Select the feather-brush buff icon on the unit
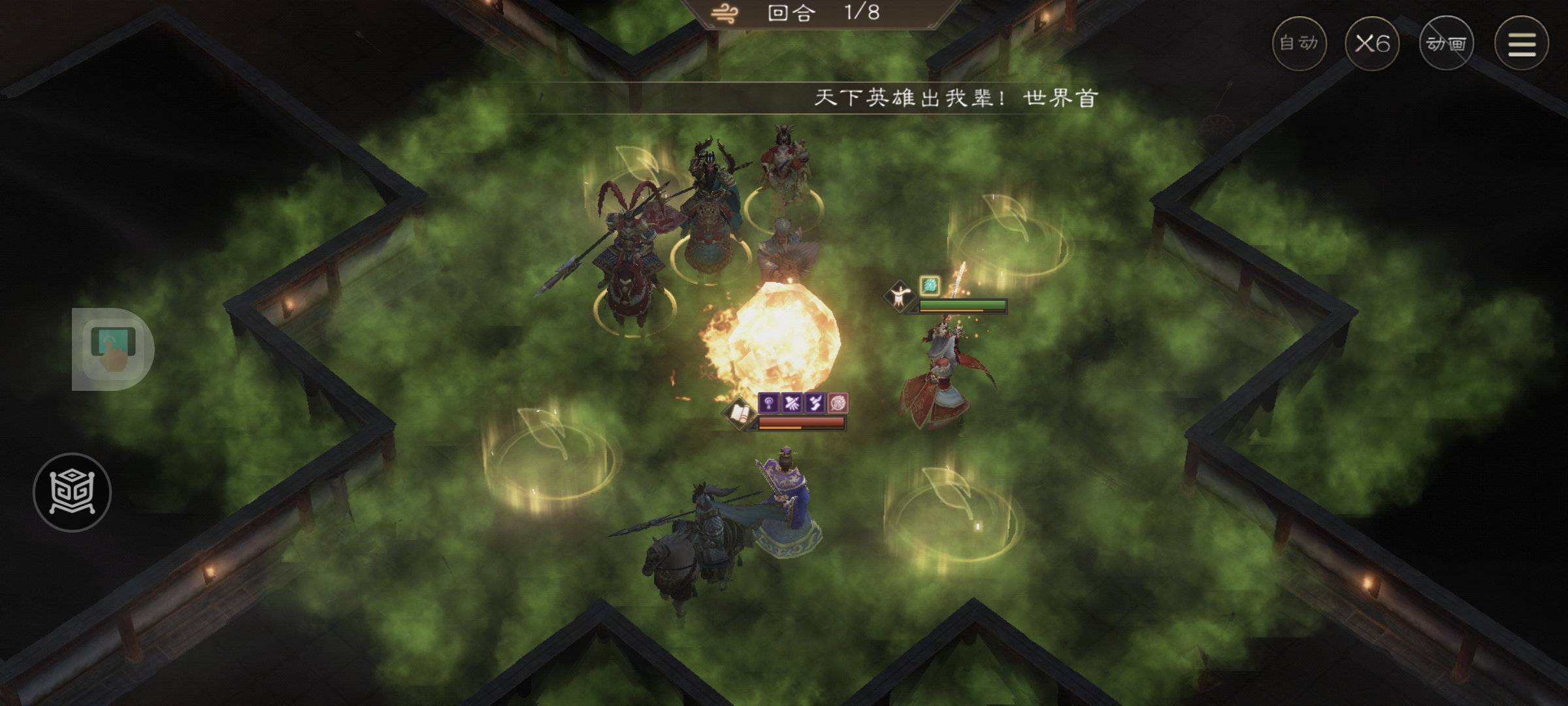 (815, 403)
